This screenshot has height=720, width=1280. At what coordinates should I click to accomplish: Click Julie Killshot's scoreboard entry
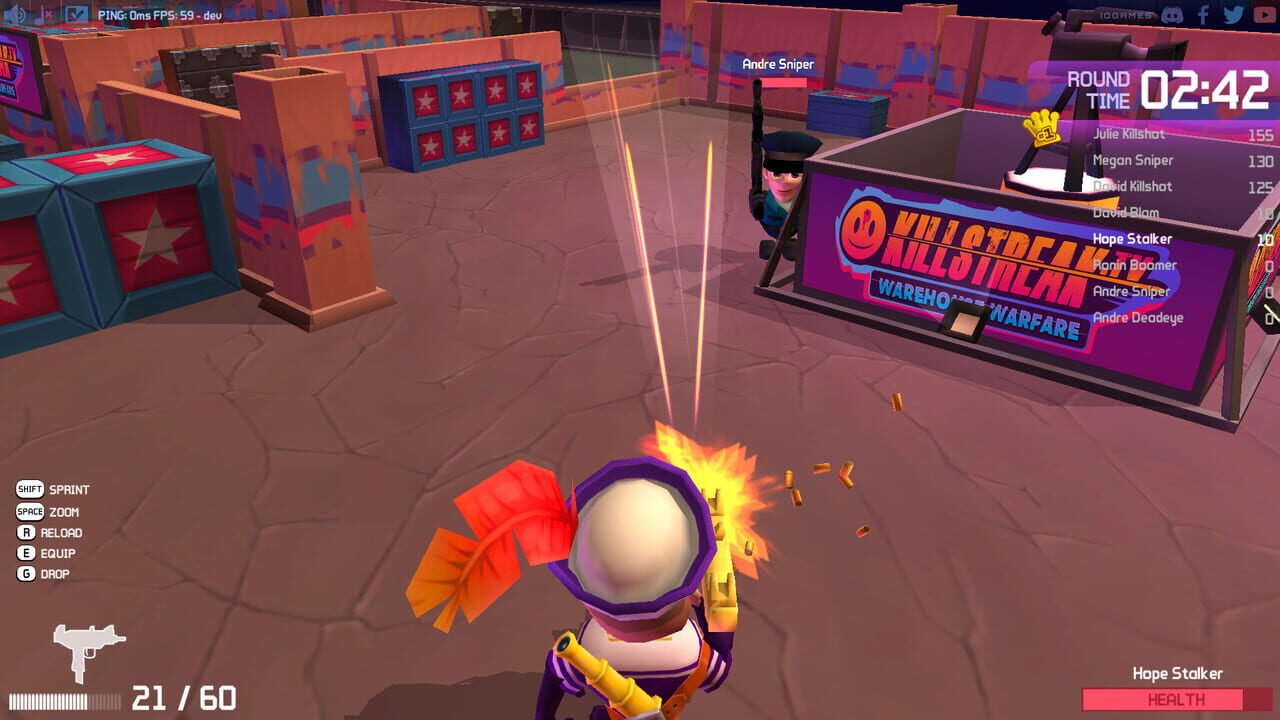[1131, 134]
